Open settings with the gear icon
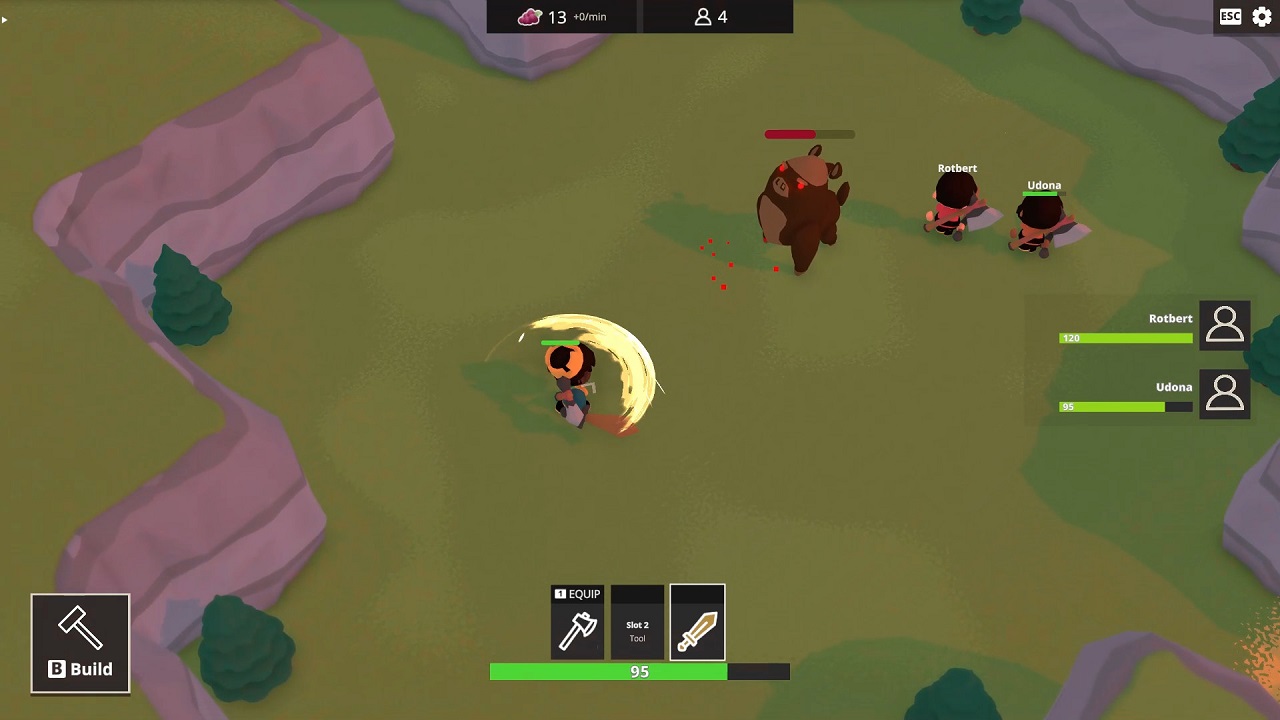Image resolution: width=1280 pixels, height=720 pixels. pos(1262,17)
